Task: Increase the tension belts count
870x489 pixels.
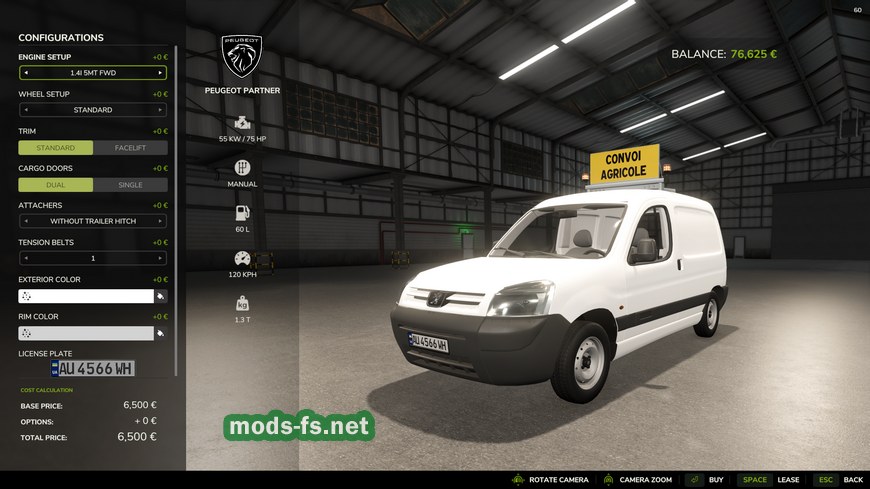Action: [x=160, y=258]
